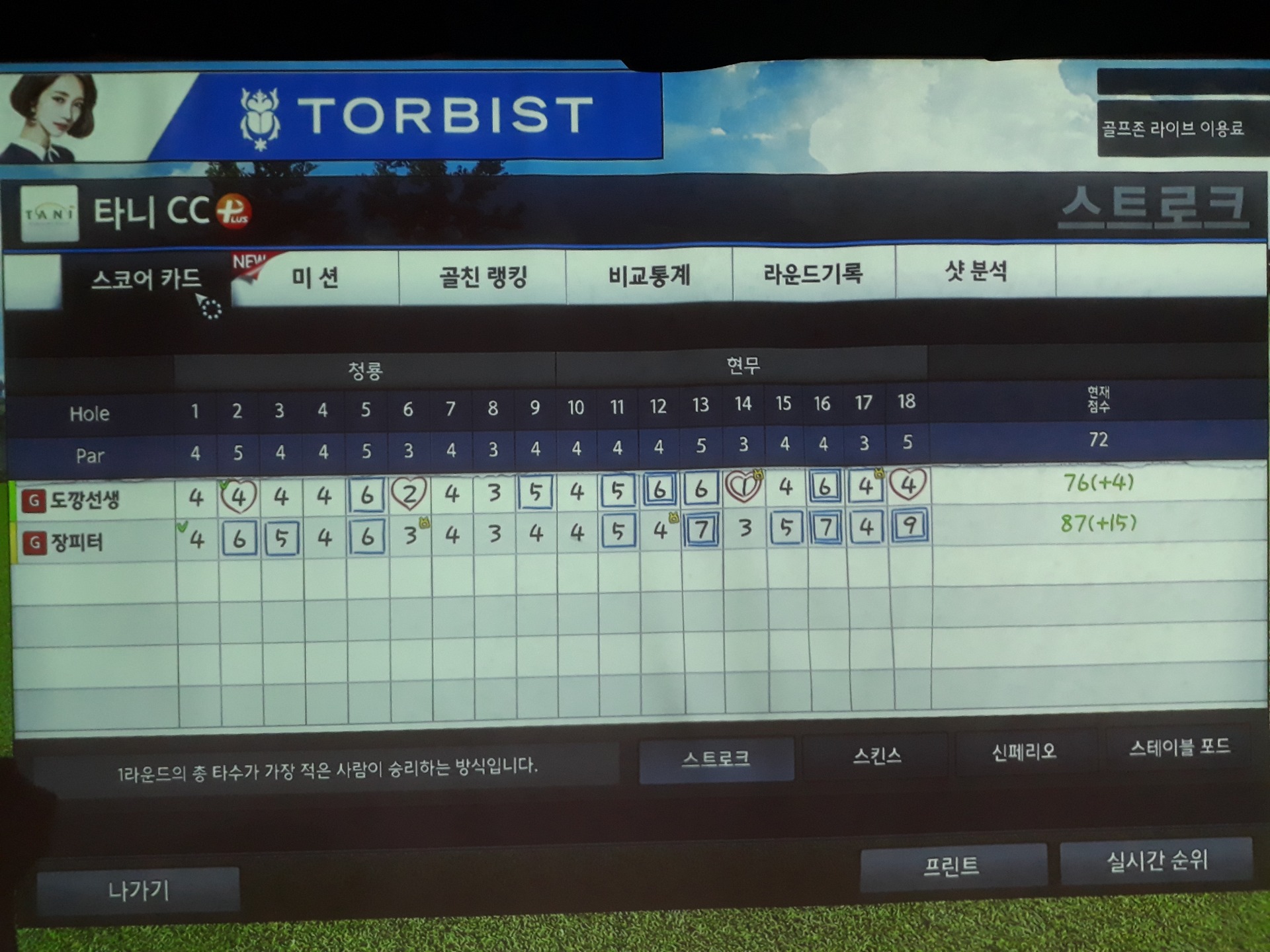The width and height of the screenshot is (1270, 952).
Task: Select the 비교통계 tab
Action: click(x=649, y=274)
